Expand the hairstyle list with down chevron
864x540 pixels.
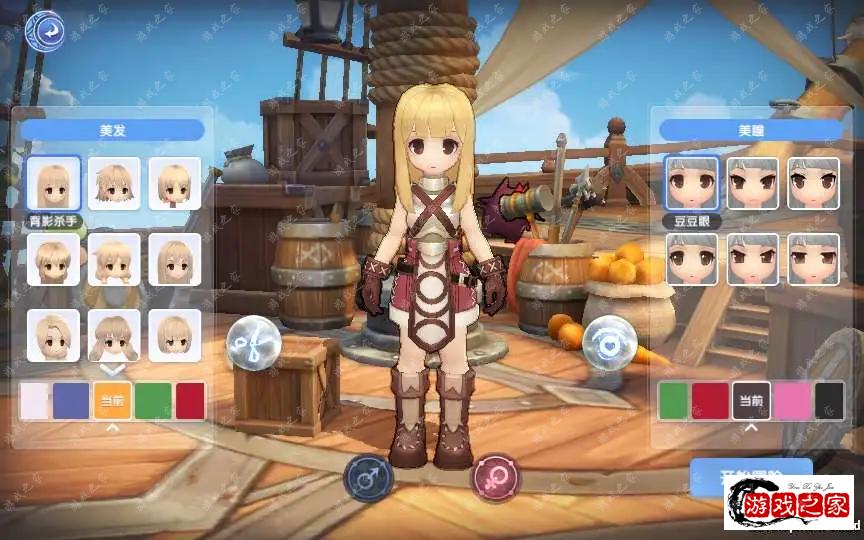113,369
